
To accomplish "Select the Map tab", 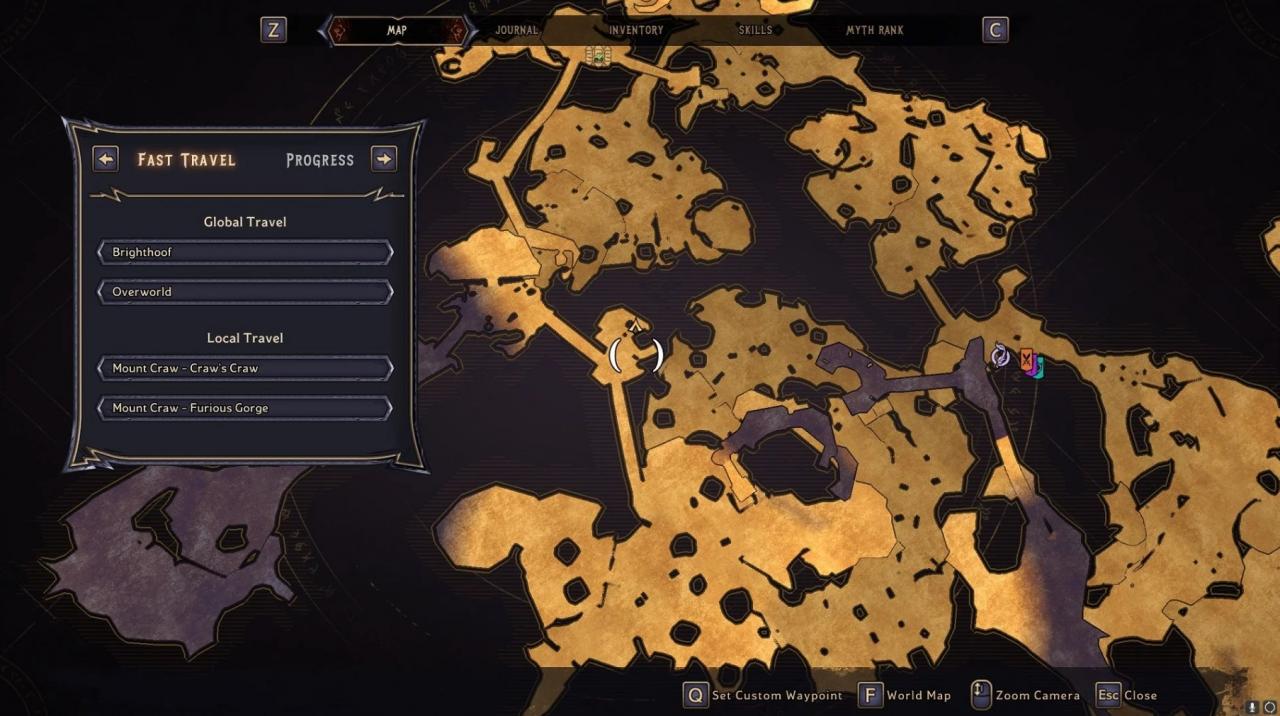I will click(x=397, y=30).
